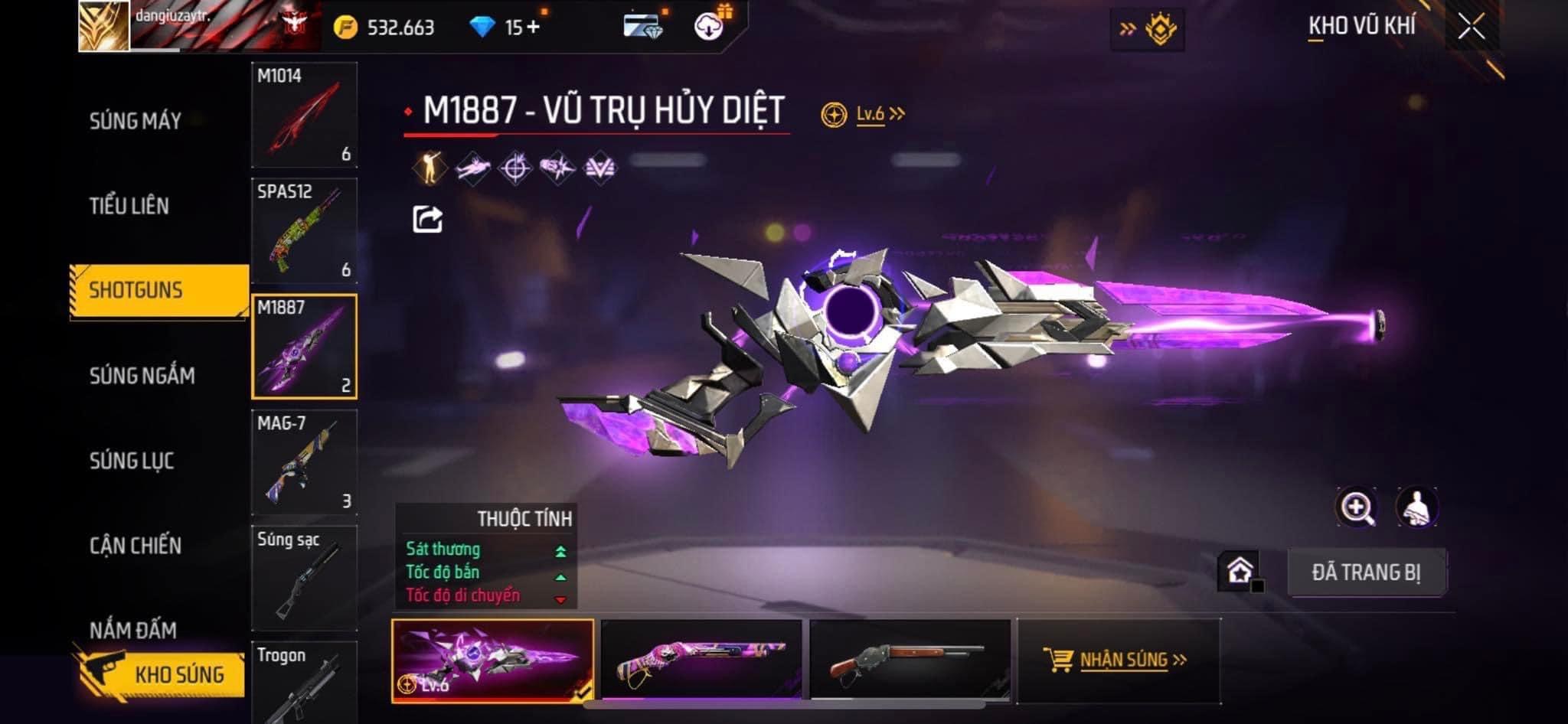Pick the SPAS12 weapon tile
This screenshot has height=724, width=1568.
pyautogui.click(x=304, y=230)
